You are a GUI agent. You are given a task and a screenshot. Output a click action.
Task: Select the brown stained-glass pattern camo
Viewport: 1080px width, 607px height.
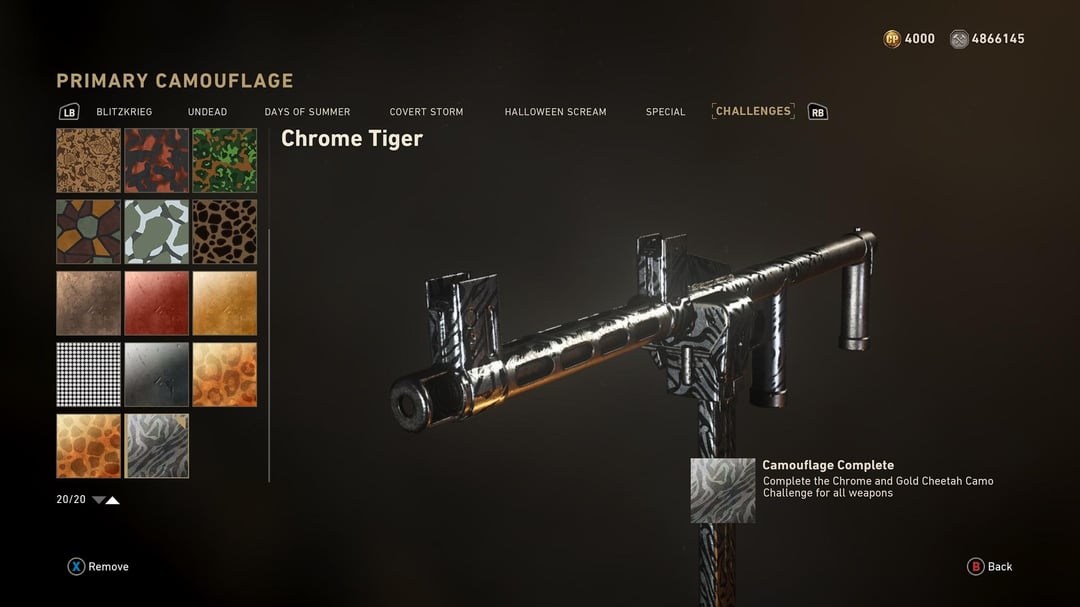pyautogui.click(x=88, y=231)
